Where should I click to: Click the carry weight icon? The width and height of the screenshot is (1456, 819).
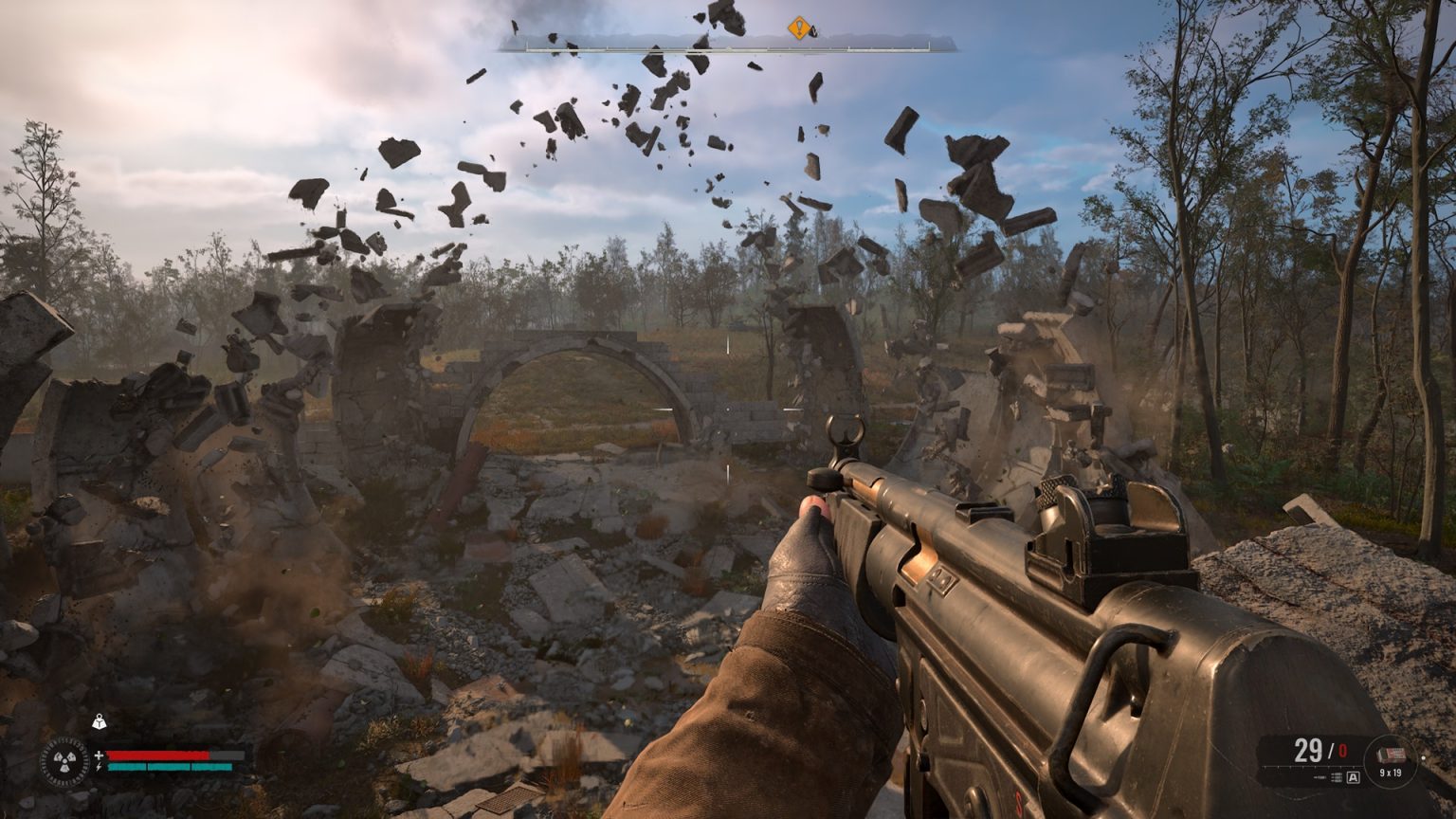[99, 723]
